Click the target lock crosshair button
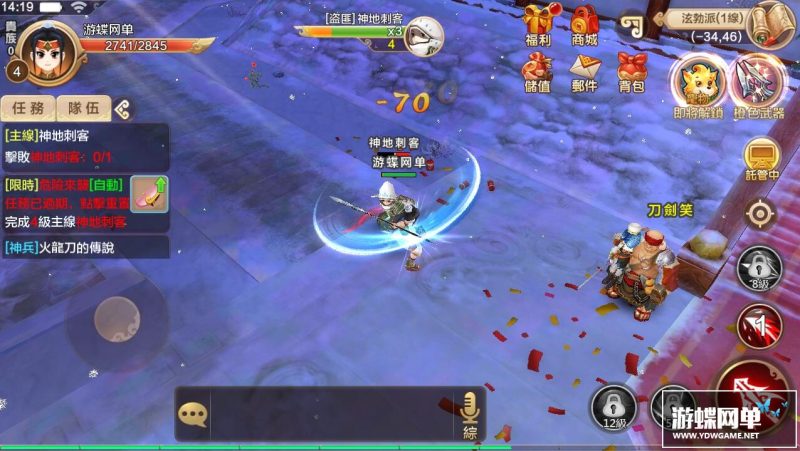The height and width of the screenshot is (451, 800). pos(760,213)
